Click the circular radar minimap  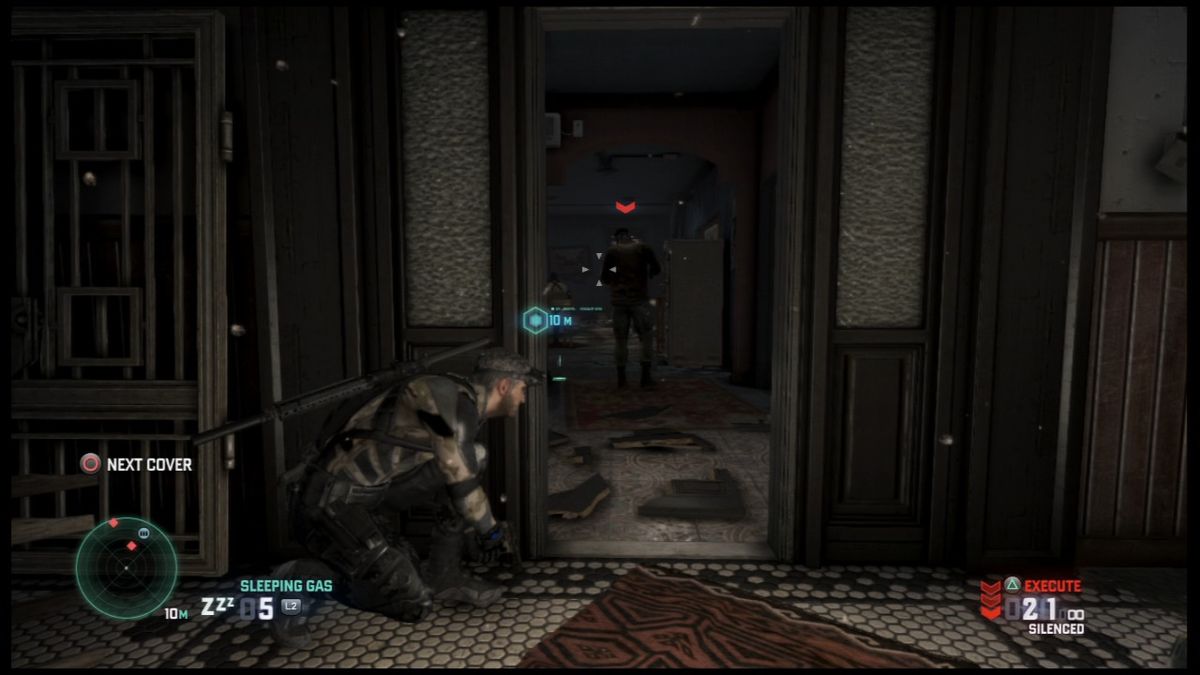(x=127, y=567)
